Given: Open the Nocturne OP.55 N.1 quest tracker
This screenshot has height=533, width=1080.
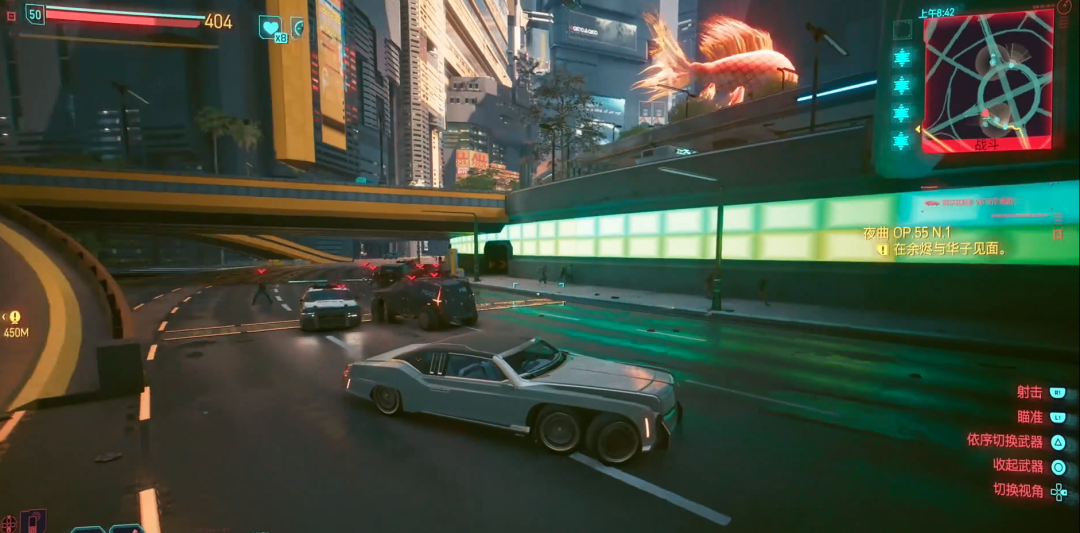Looking at the screenshot, I should coord(907,232).
